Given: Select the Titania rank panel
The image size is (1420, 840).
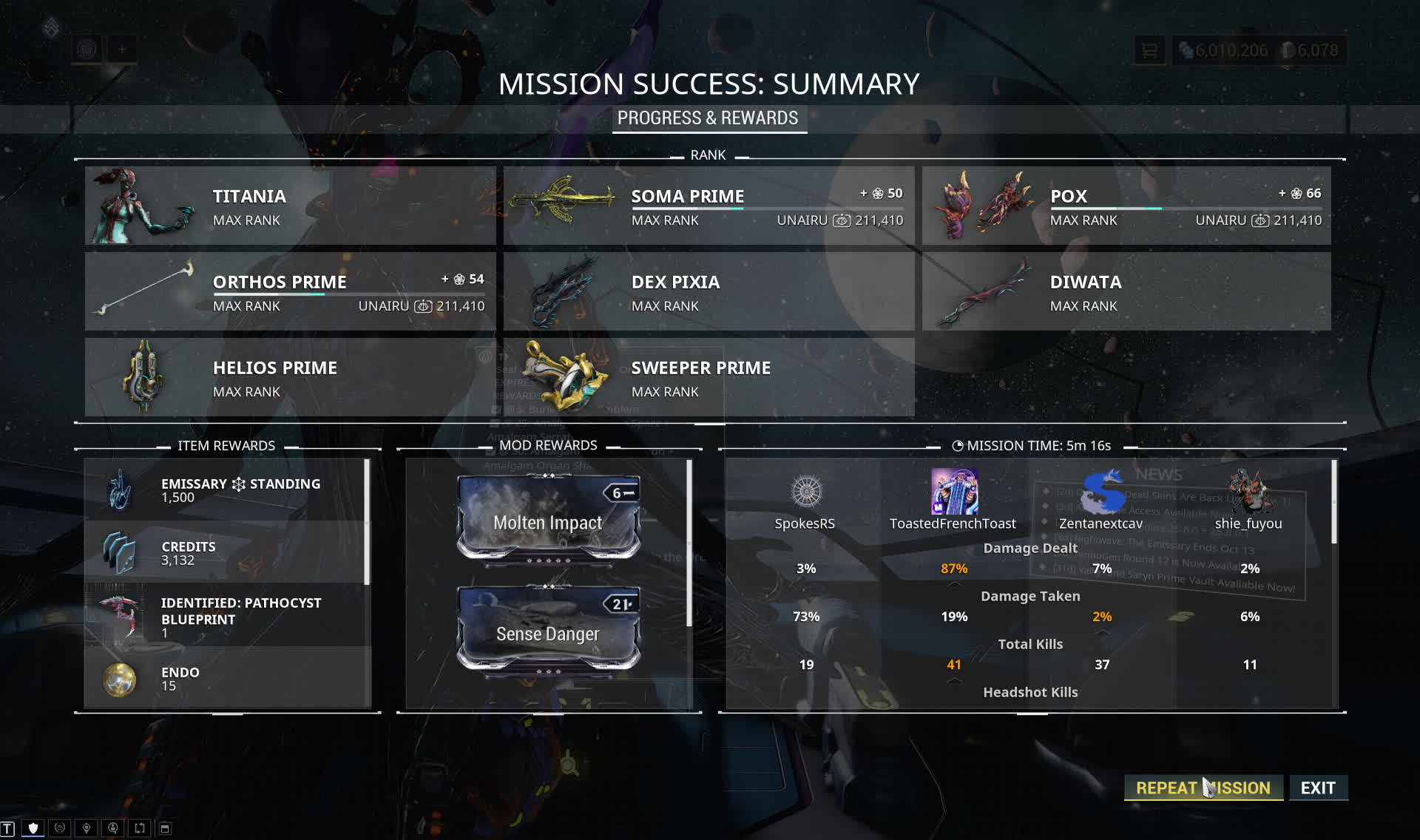Looking at the screenshot, I should pyautogui.click(x=290, y=206).
